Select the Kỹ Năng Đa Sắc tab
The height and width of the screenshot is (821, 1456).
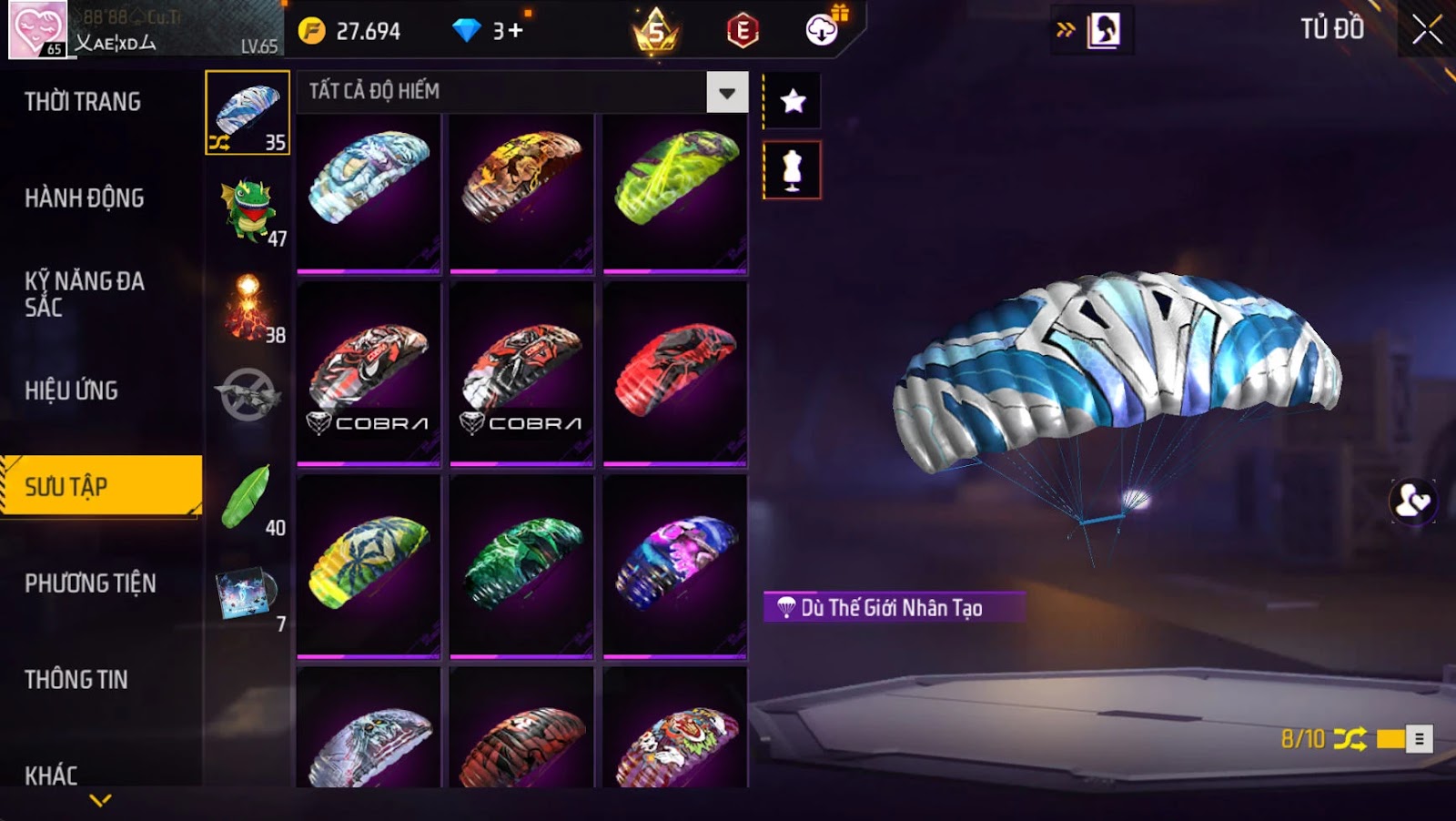(85, 294)
